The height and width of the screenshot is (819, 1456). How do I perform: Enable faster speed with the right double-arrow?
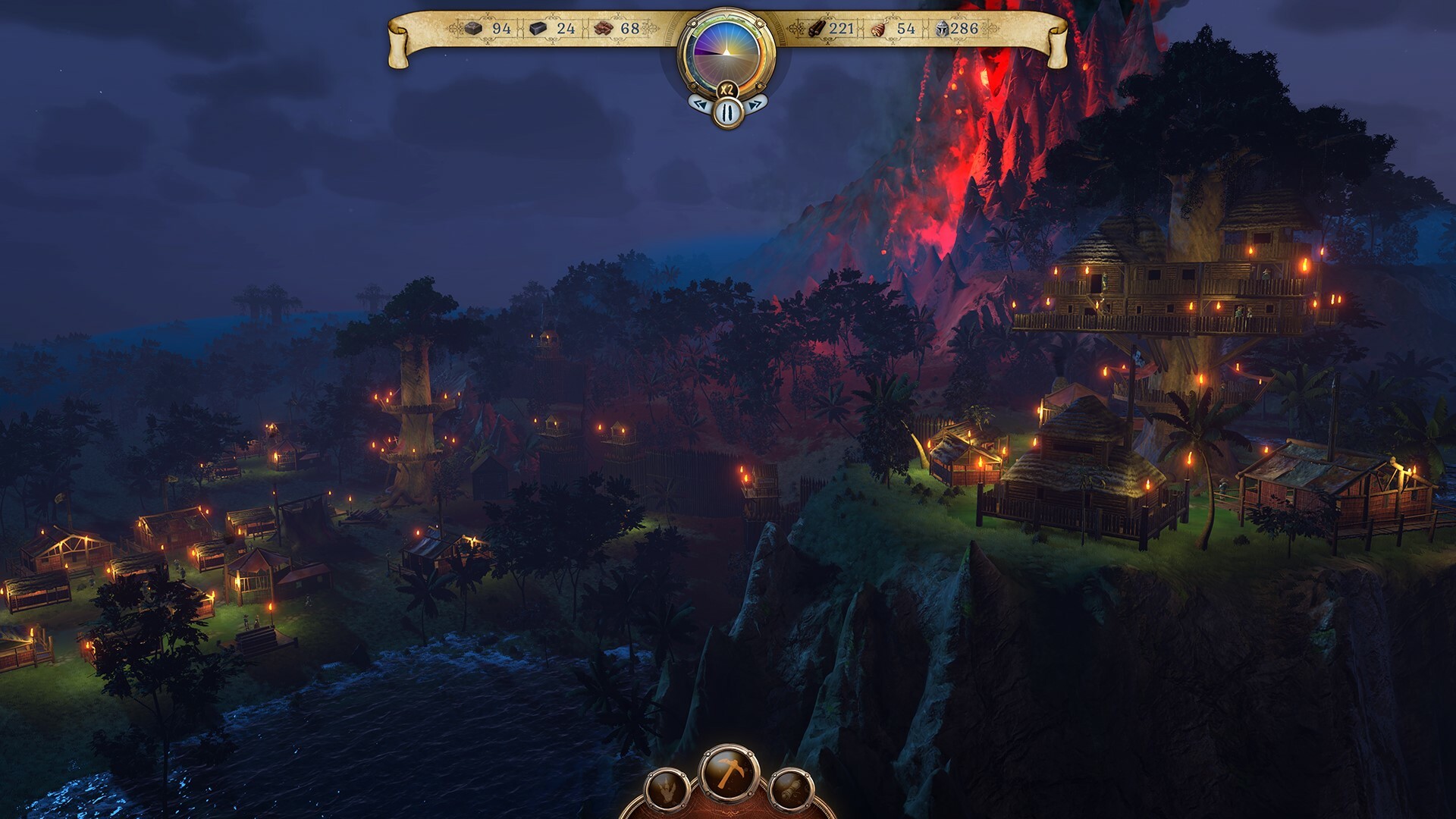755,103
